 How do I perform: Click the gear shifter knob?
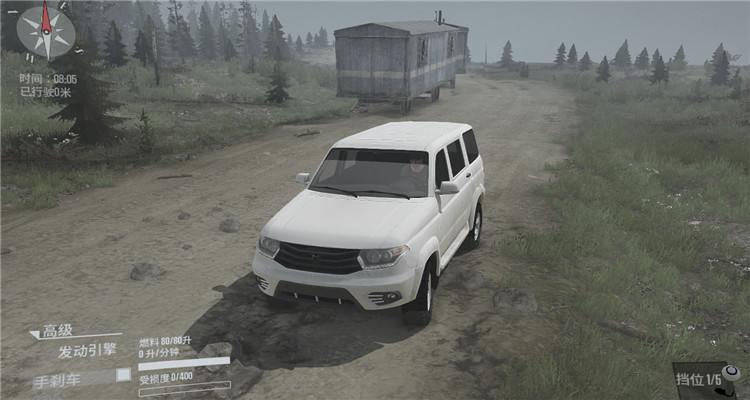point(731,373)
